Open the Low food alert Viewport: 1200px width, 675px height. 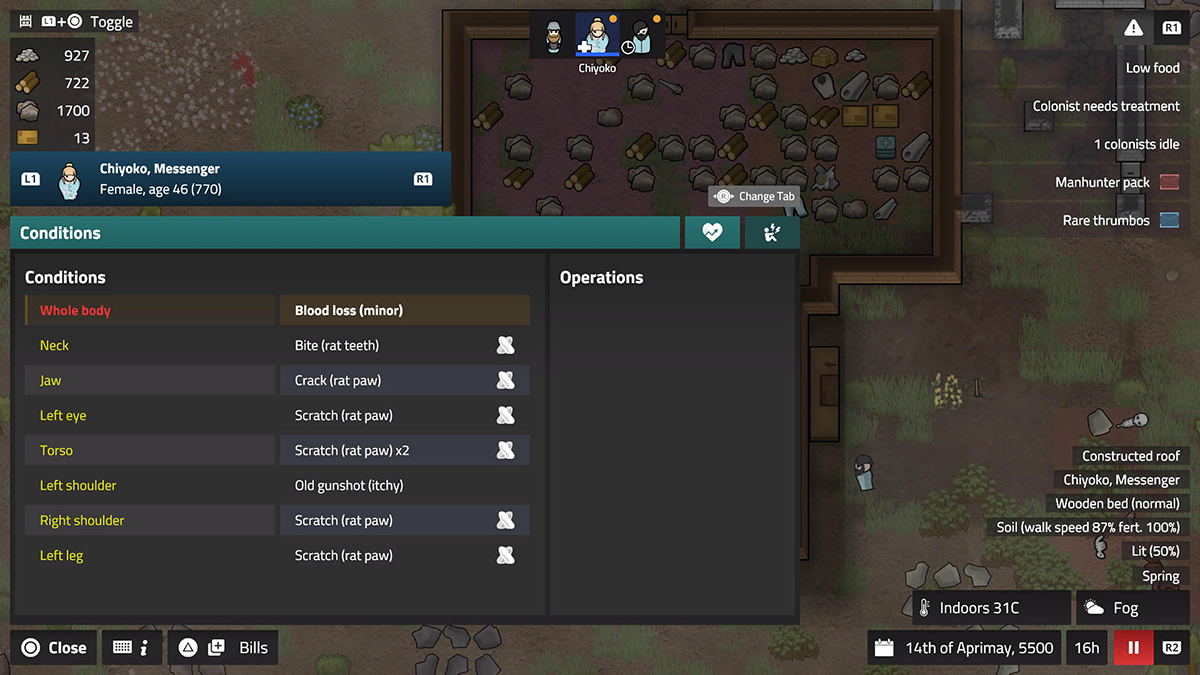click(x=1152, y=68)
